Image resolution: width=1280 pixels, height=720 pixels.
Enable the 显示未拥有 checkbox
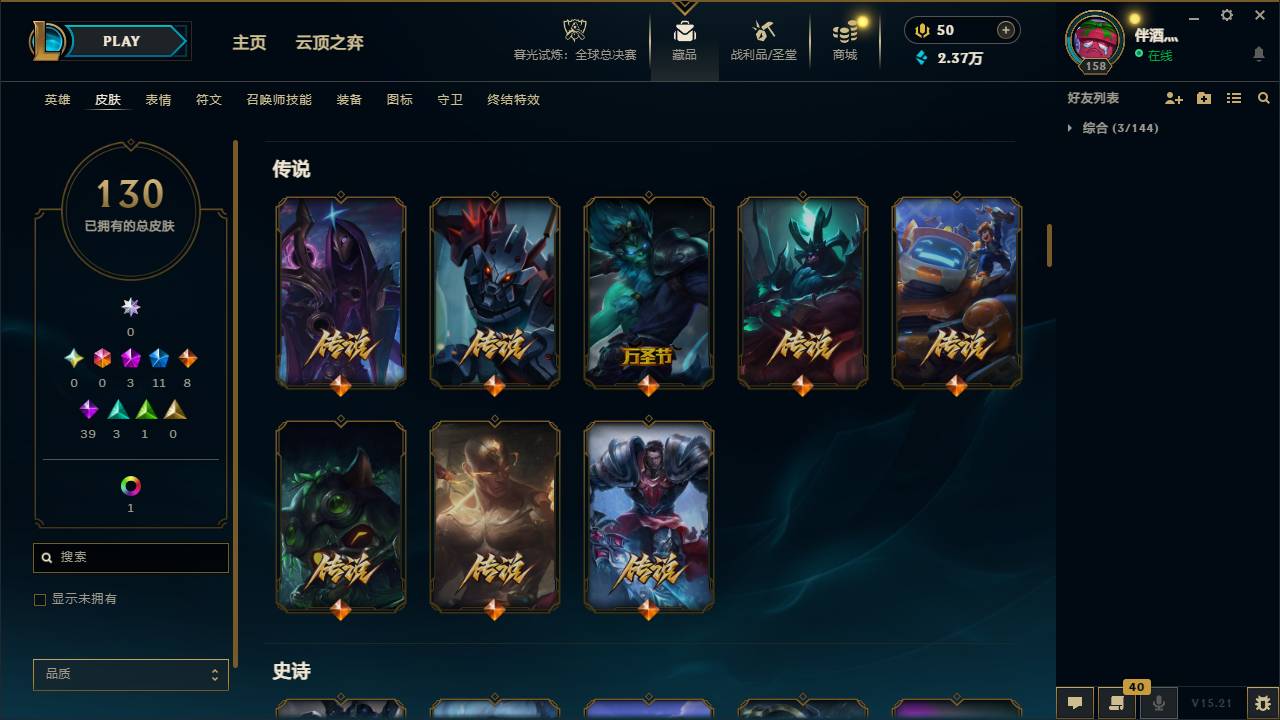tap(40, 599)
